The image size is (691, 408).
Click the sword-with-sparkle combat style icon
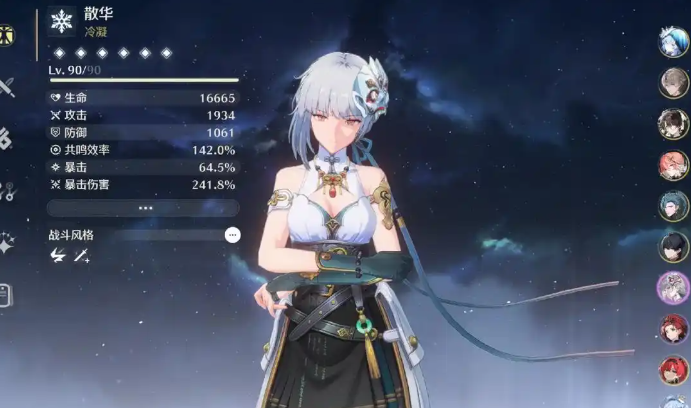[x=81, y=256]
